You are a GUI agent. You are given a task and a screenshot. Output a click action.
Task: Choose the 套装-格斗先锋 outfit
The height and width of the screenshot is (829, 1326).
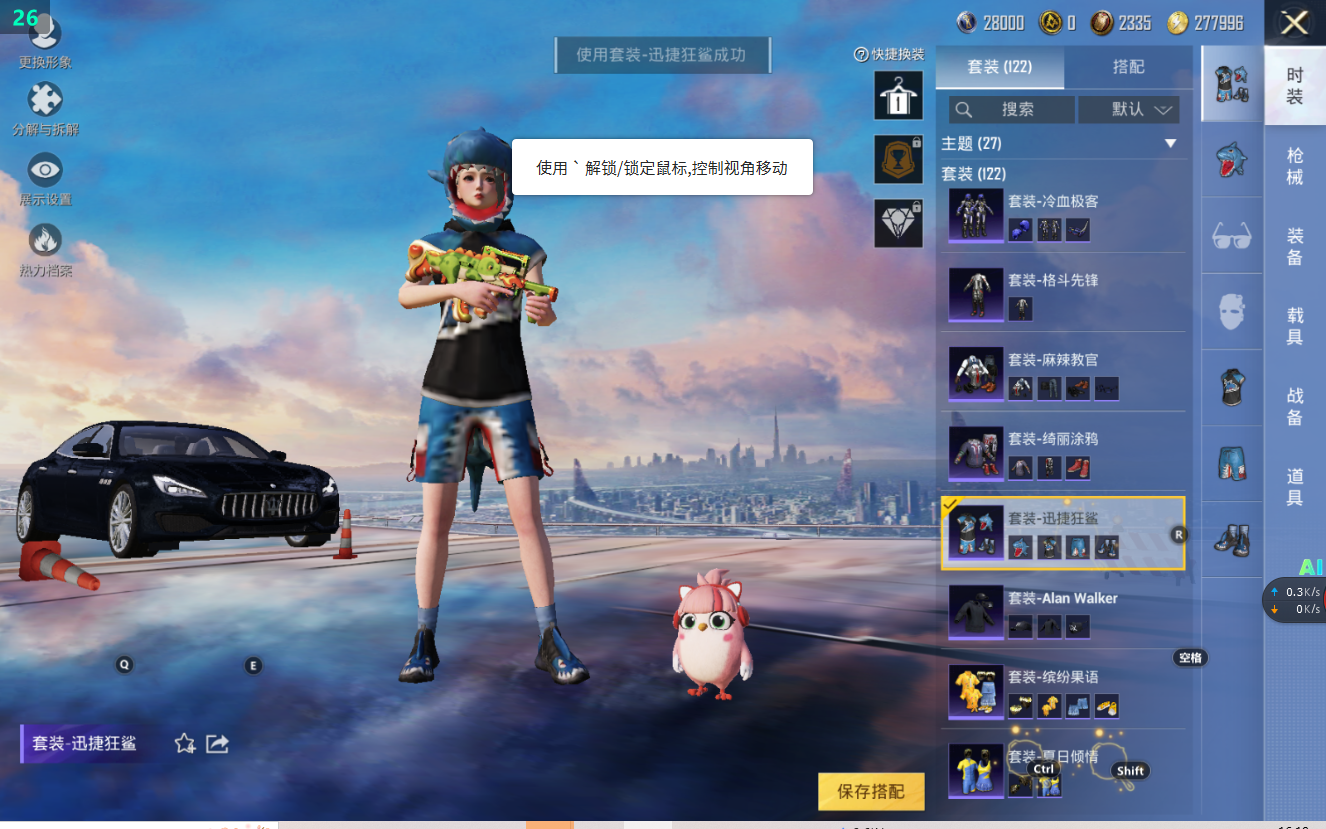coord(1062,294)
